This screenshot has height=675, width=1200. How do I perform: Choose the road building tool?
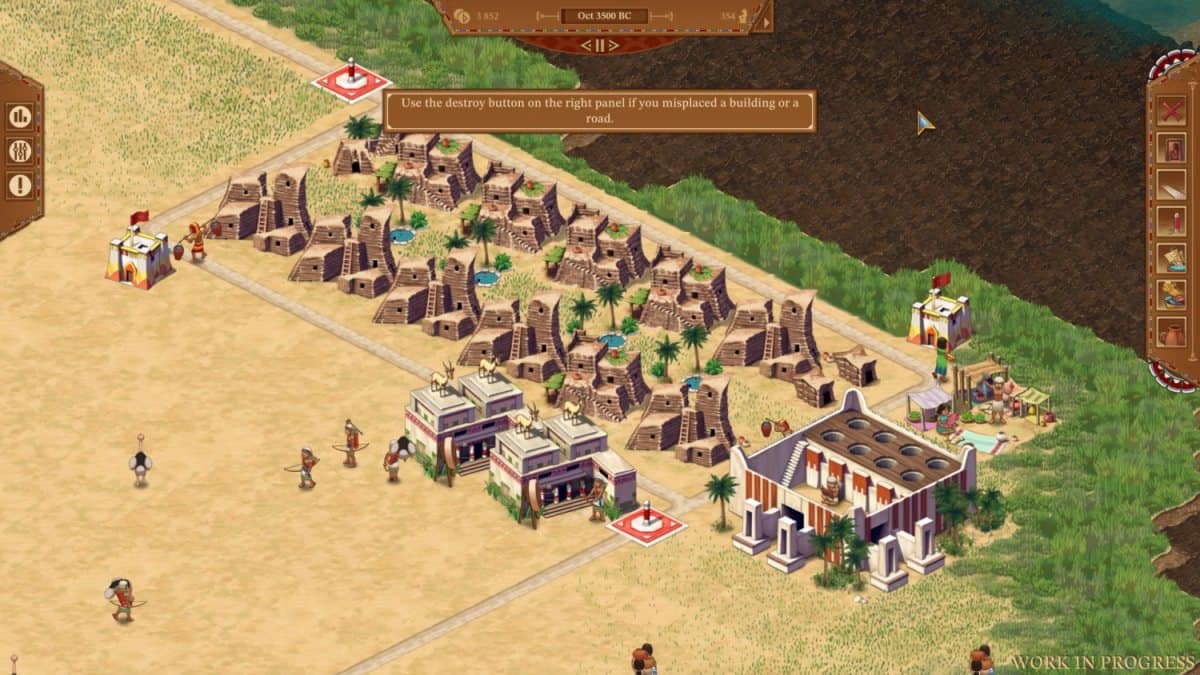click(1171, 184)
